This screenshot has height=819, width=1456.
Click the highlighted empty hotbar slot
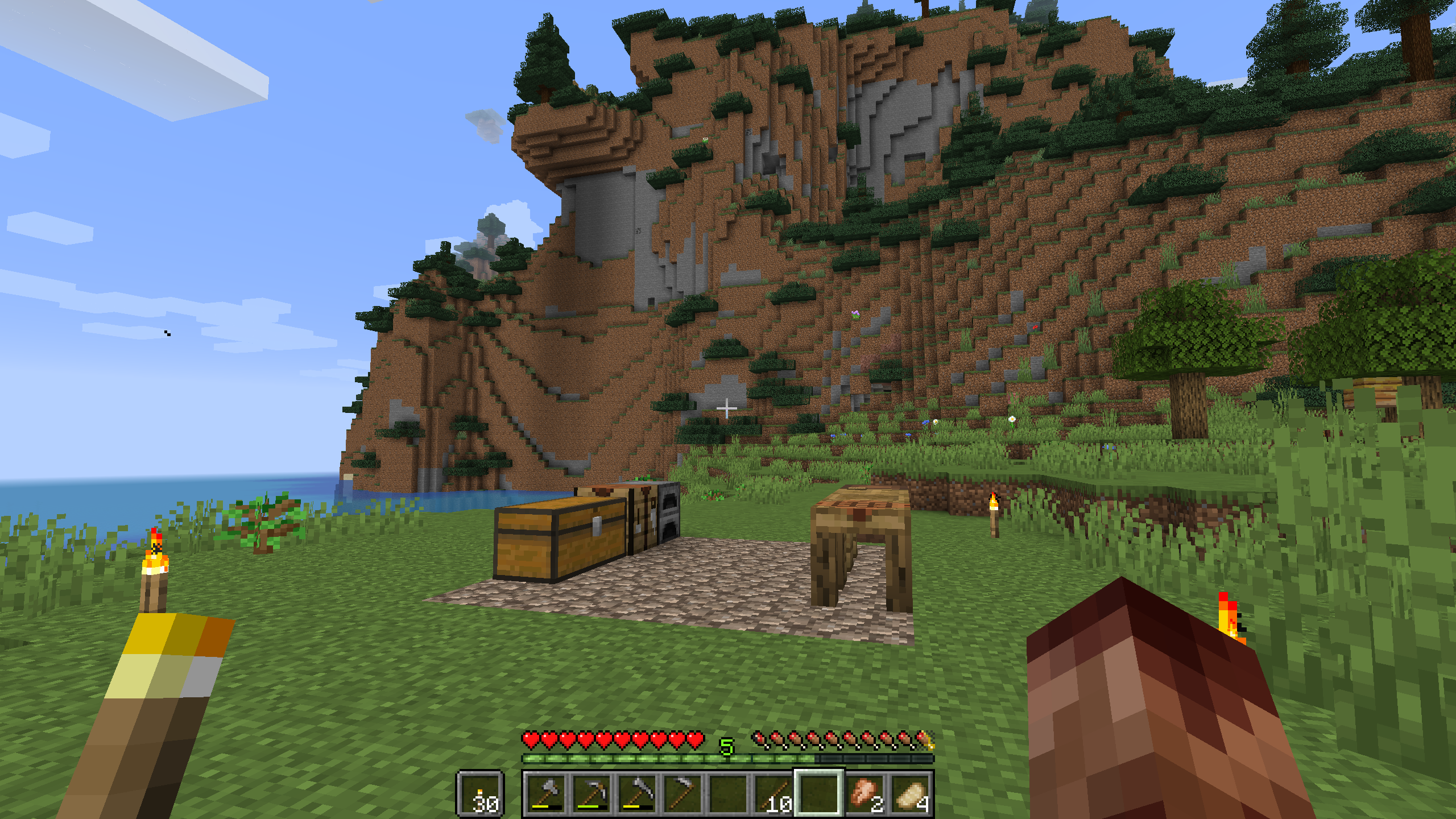click(x=819, y=793)
